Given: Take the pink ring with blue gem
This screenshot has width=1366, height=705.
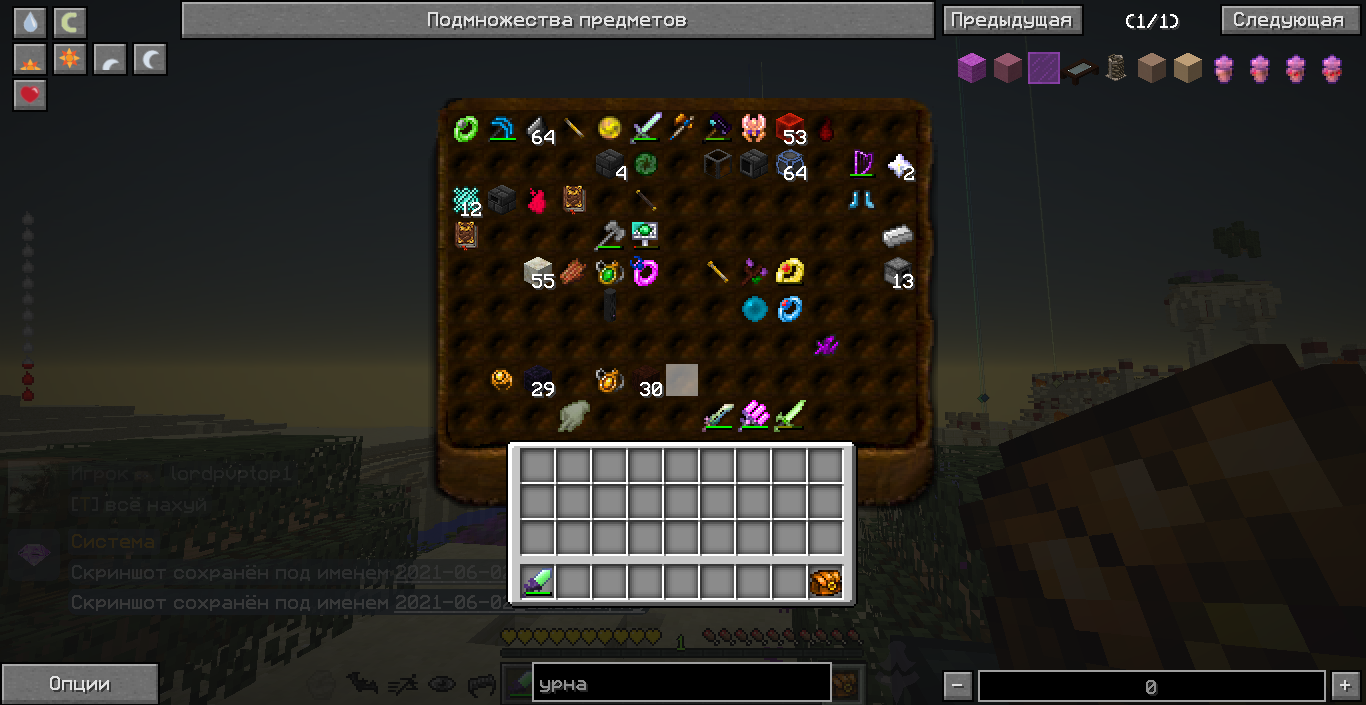Looking at the screenshot, I should pyautogui.click(x=645, y=271).
